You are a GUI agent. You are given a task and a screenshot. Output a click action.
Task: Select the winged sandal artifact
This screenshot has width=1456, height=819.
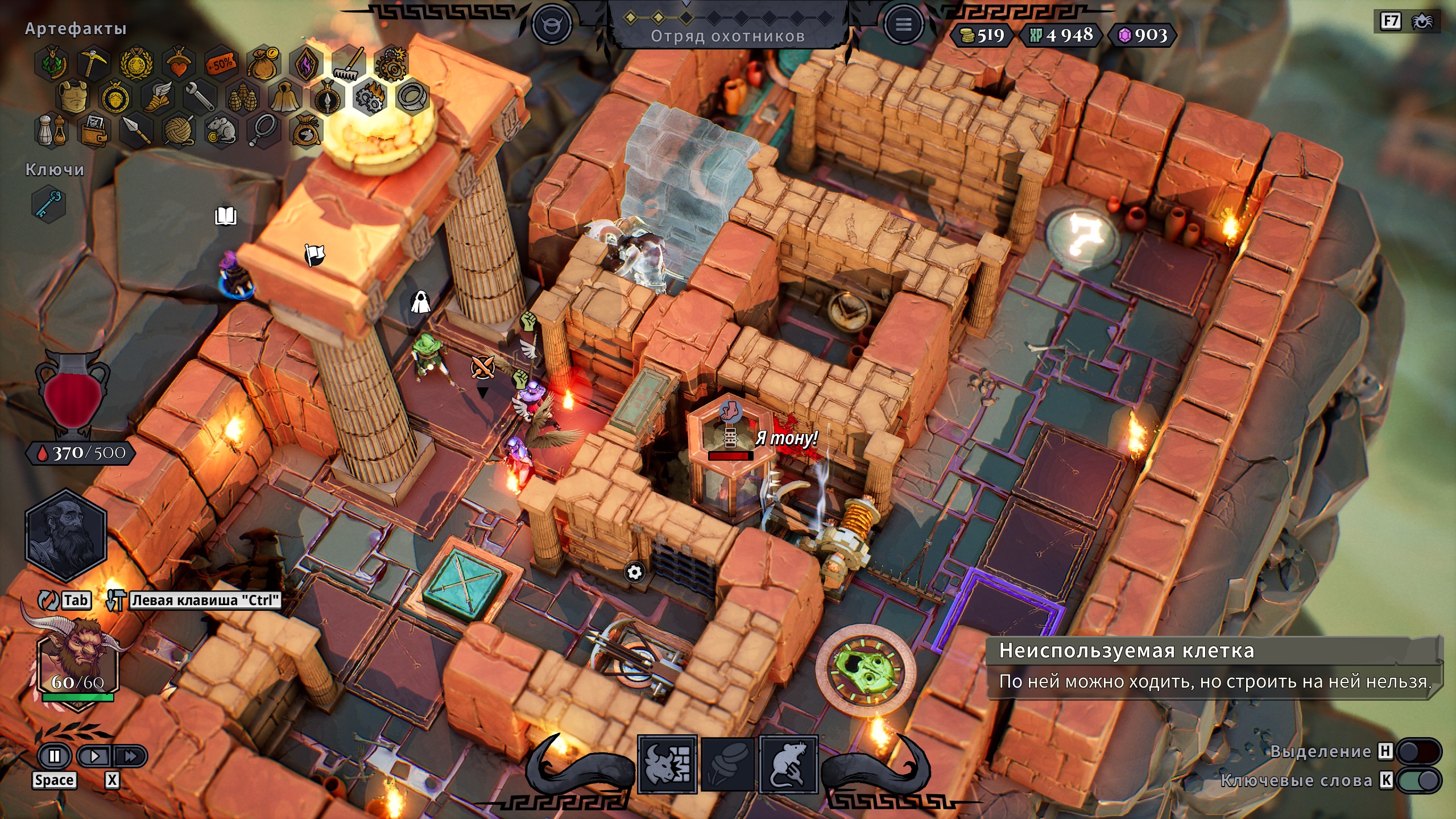pos(157,97)
